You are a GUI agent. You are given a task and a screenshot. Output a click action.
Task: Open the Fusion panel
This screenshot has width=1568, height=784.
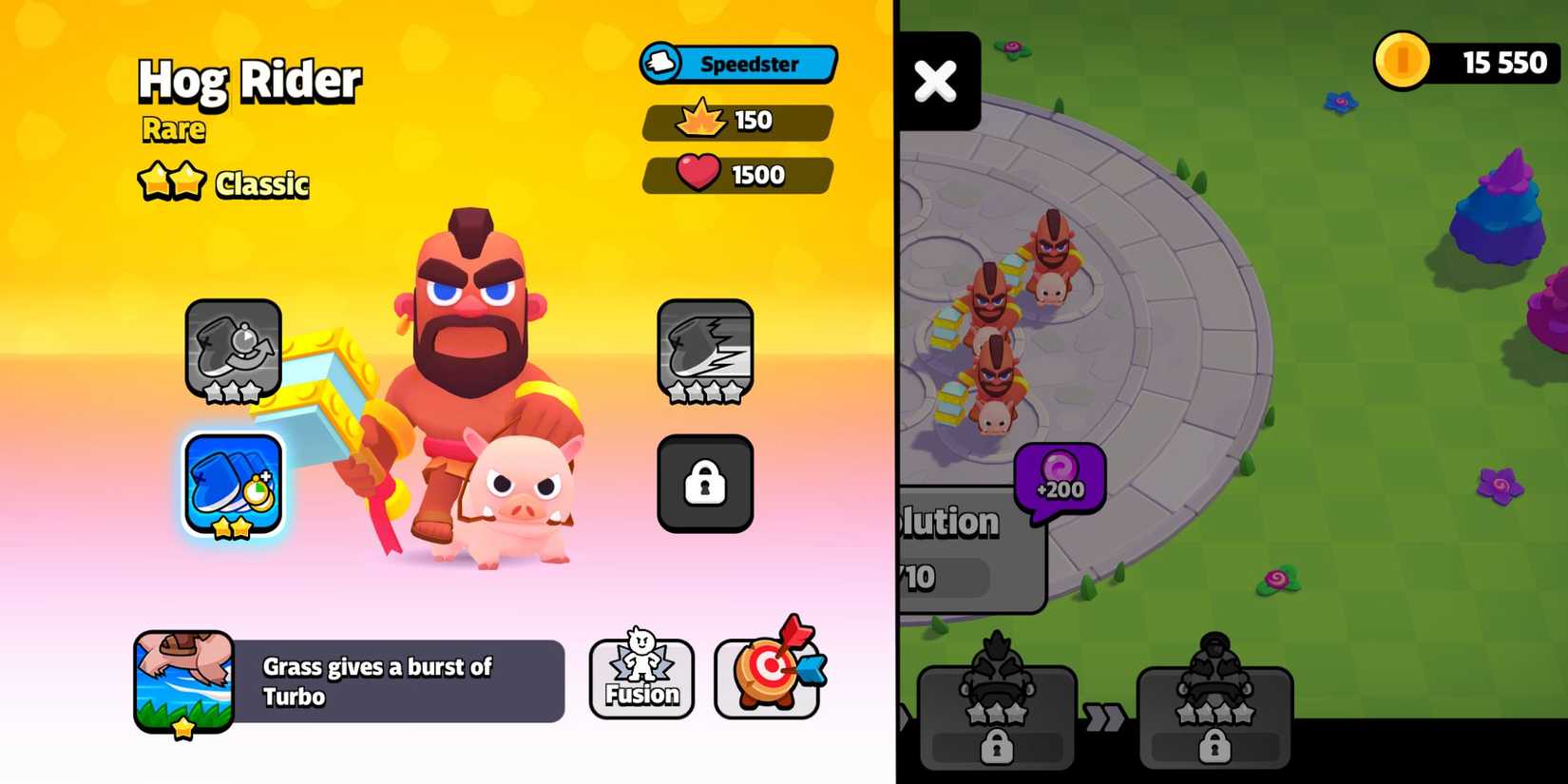[641, 678]
